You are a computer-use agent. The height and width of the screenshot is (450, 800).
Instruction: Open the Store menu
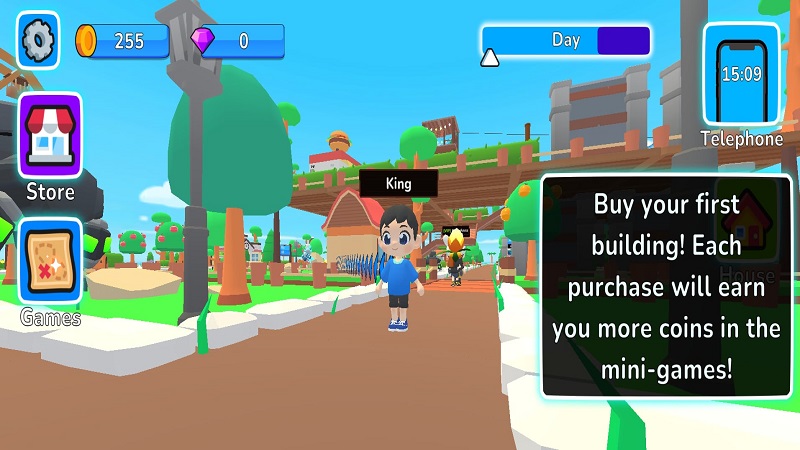click(x=50, y=136)
